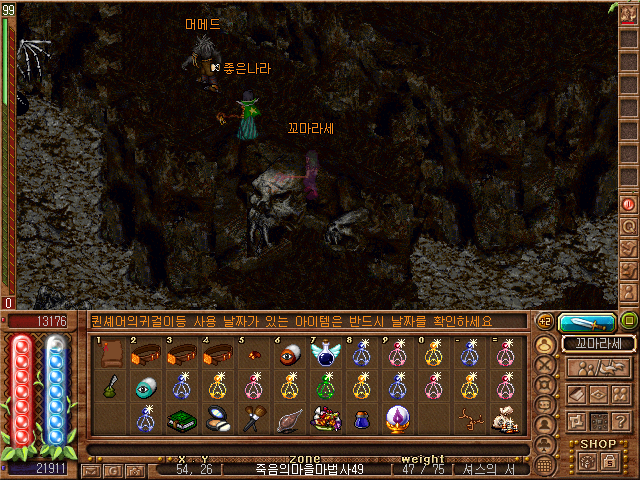This screenshot has height=480, width=640.
Task: Select the blue ink bottle item
Action: tap(362, 419)
